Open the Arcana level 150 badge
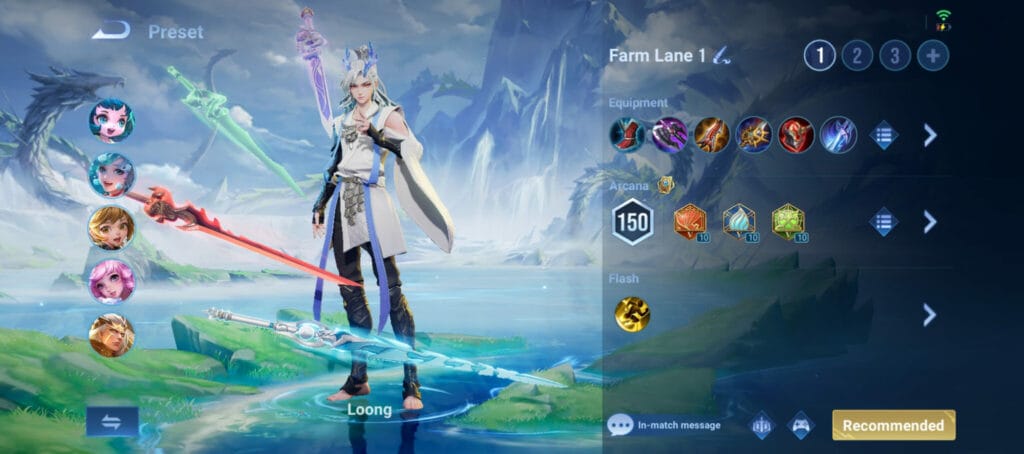 pos(632,222)
